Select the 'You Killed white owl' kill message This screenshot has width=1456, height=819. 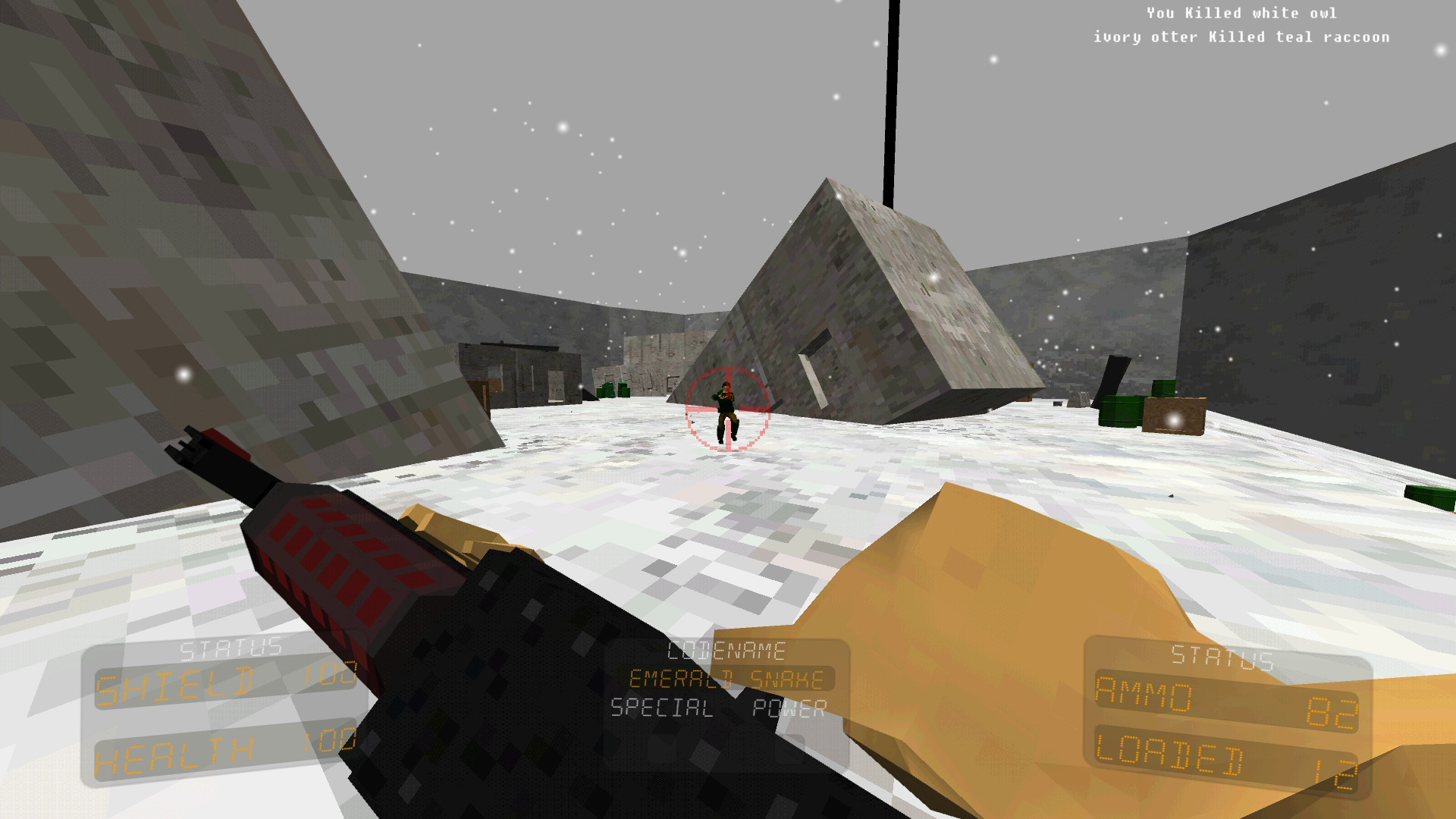click(1241, 12)
